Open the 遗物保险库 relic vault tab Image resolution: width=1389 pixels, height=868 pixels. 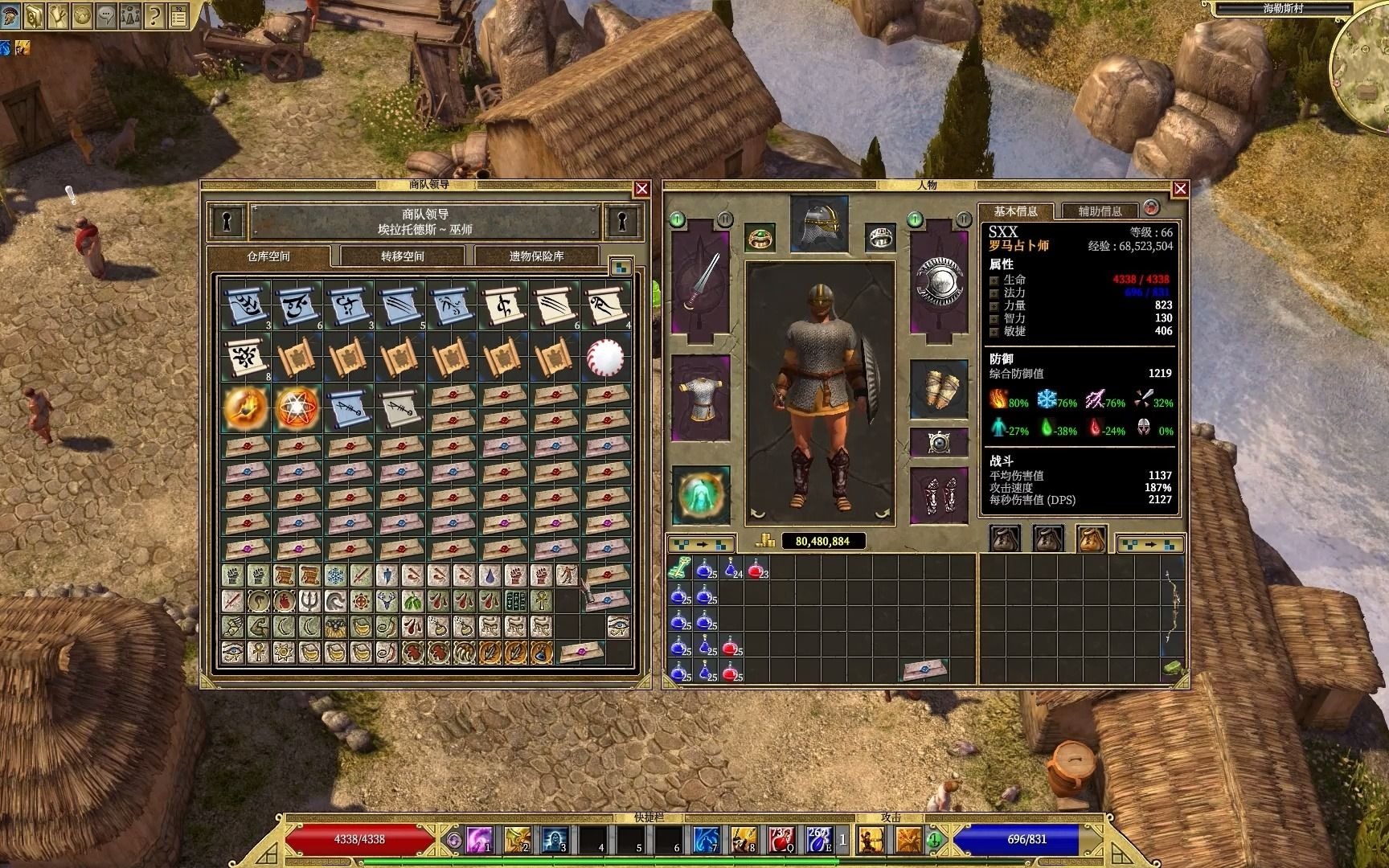coord(536,256)
